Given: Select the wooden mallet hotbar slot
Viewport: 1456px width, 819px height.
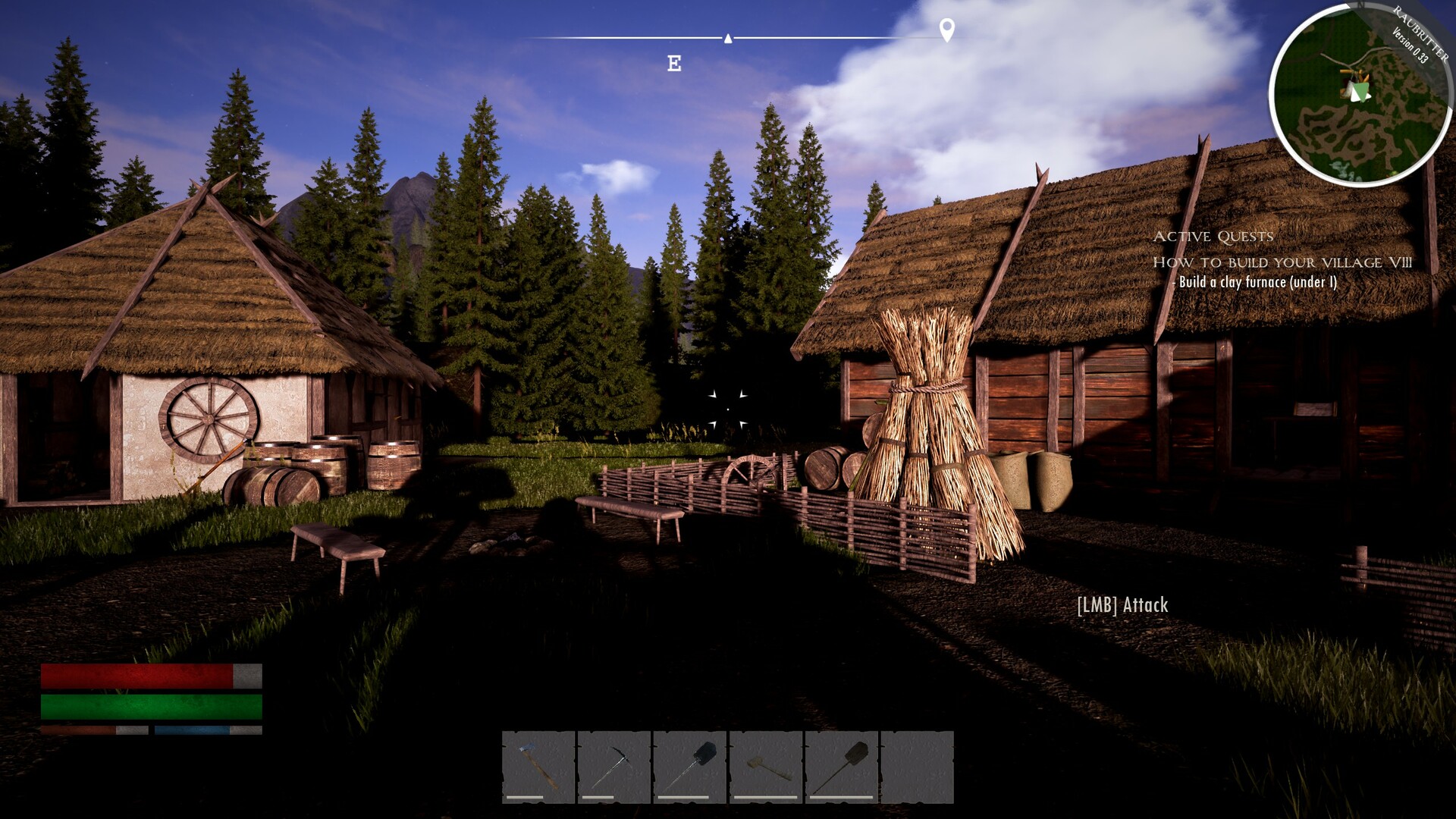Looking at the screenshot, I should 765,766.
